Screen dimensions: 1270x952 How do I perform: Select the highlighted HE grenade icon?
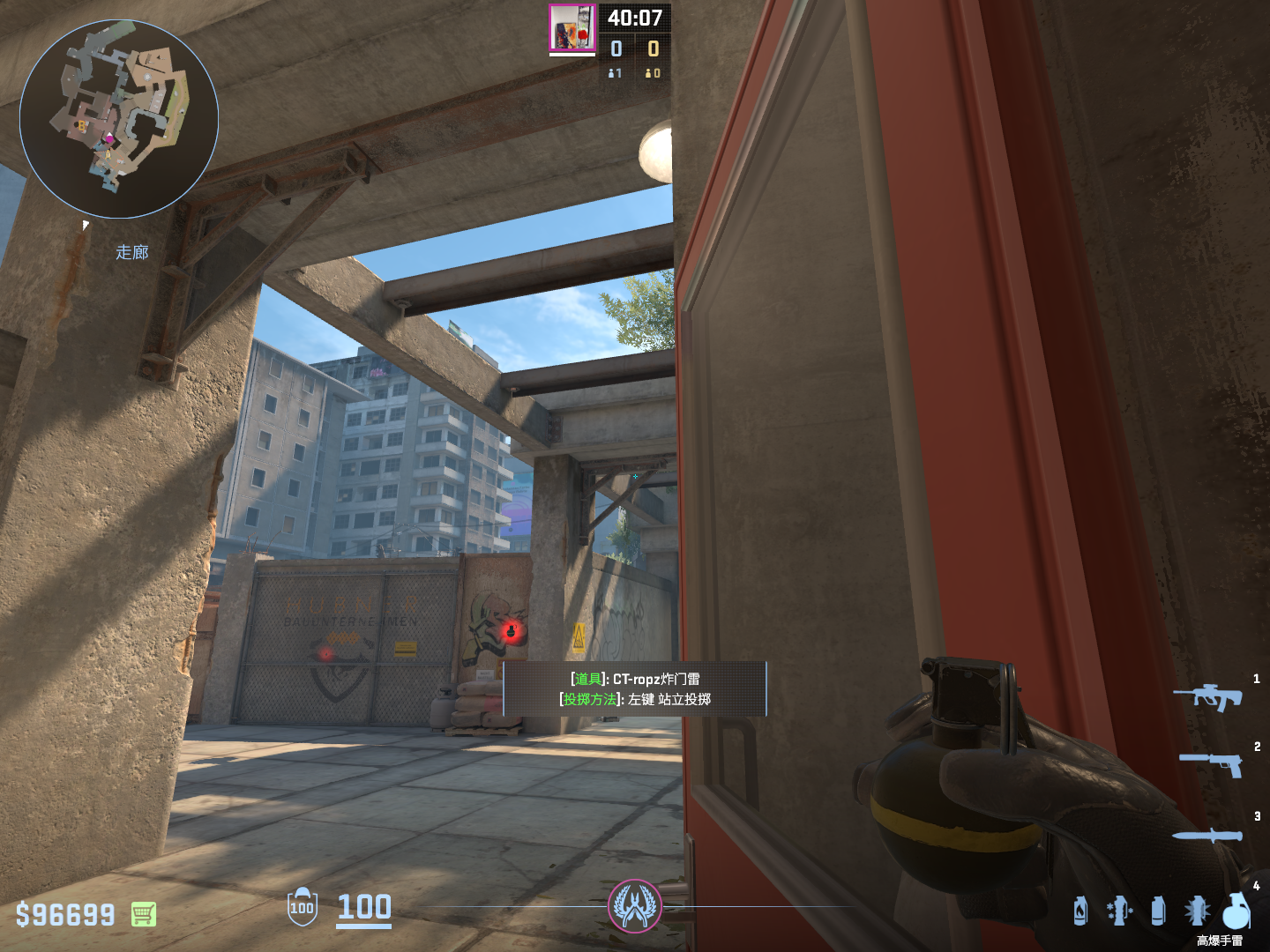[1236, 911]
